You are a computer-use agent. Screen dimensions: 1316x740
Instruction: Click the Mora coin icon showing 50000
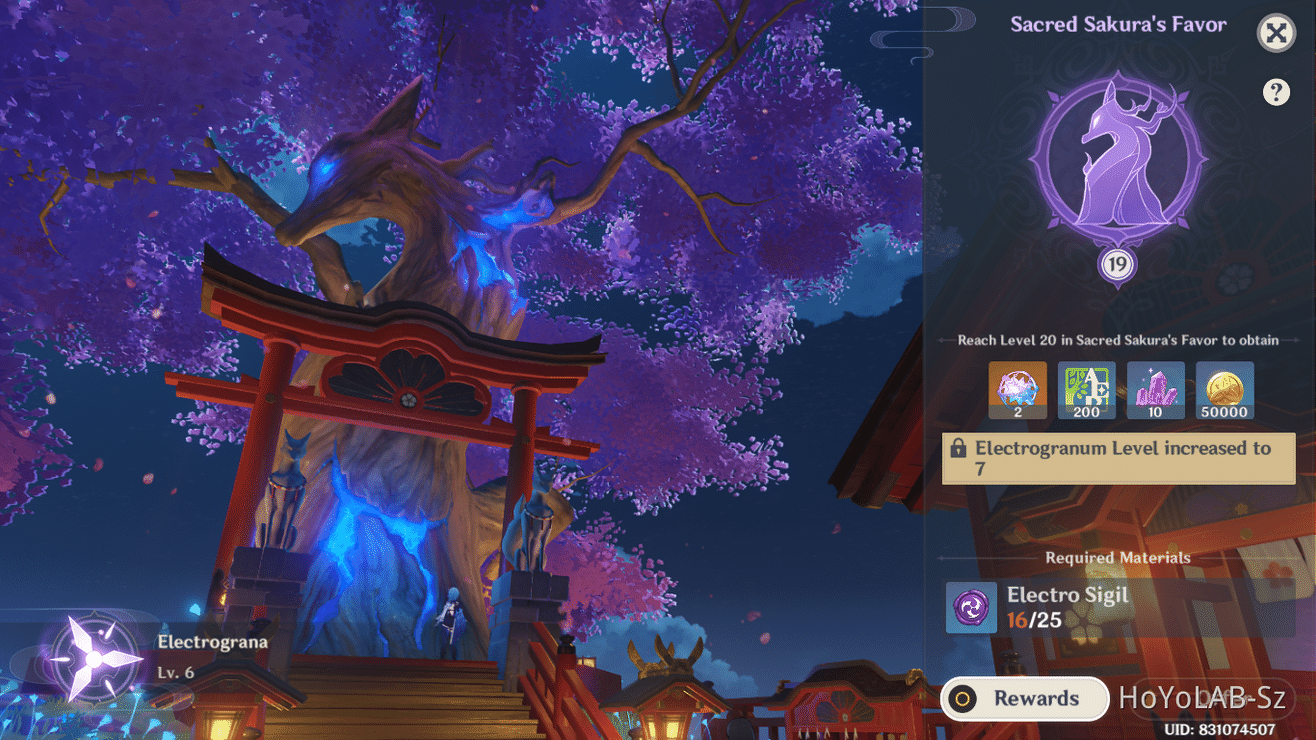[x=1224, y=390]
